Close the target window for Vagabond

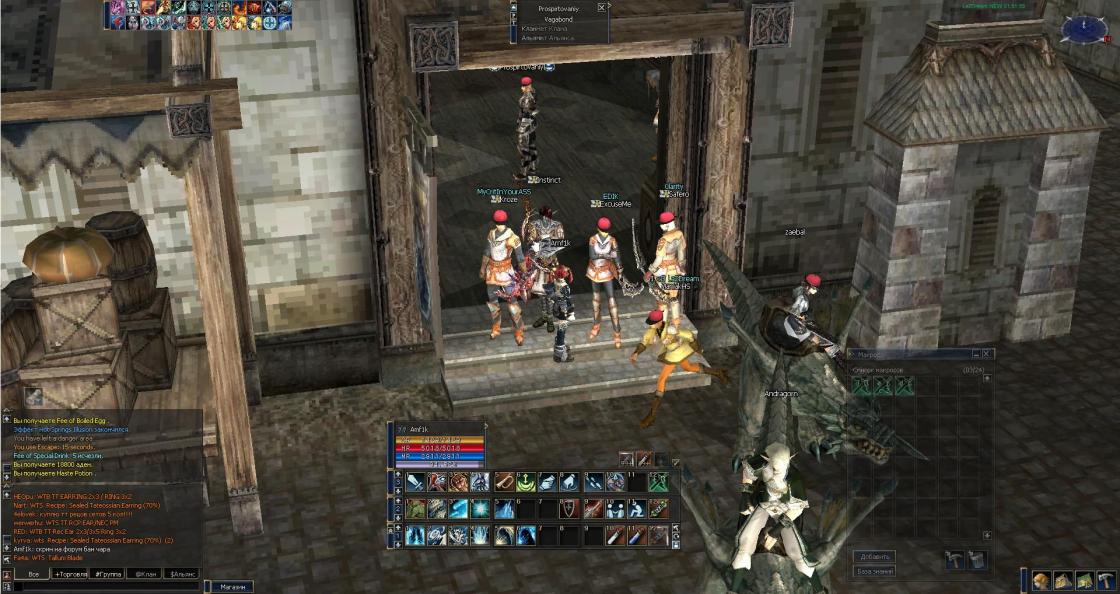tap(601, 7)
